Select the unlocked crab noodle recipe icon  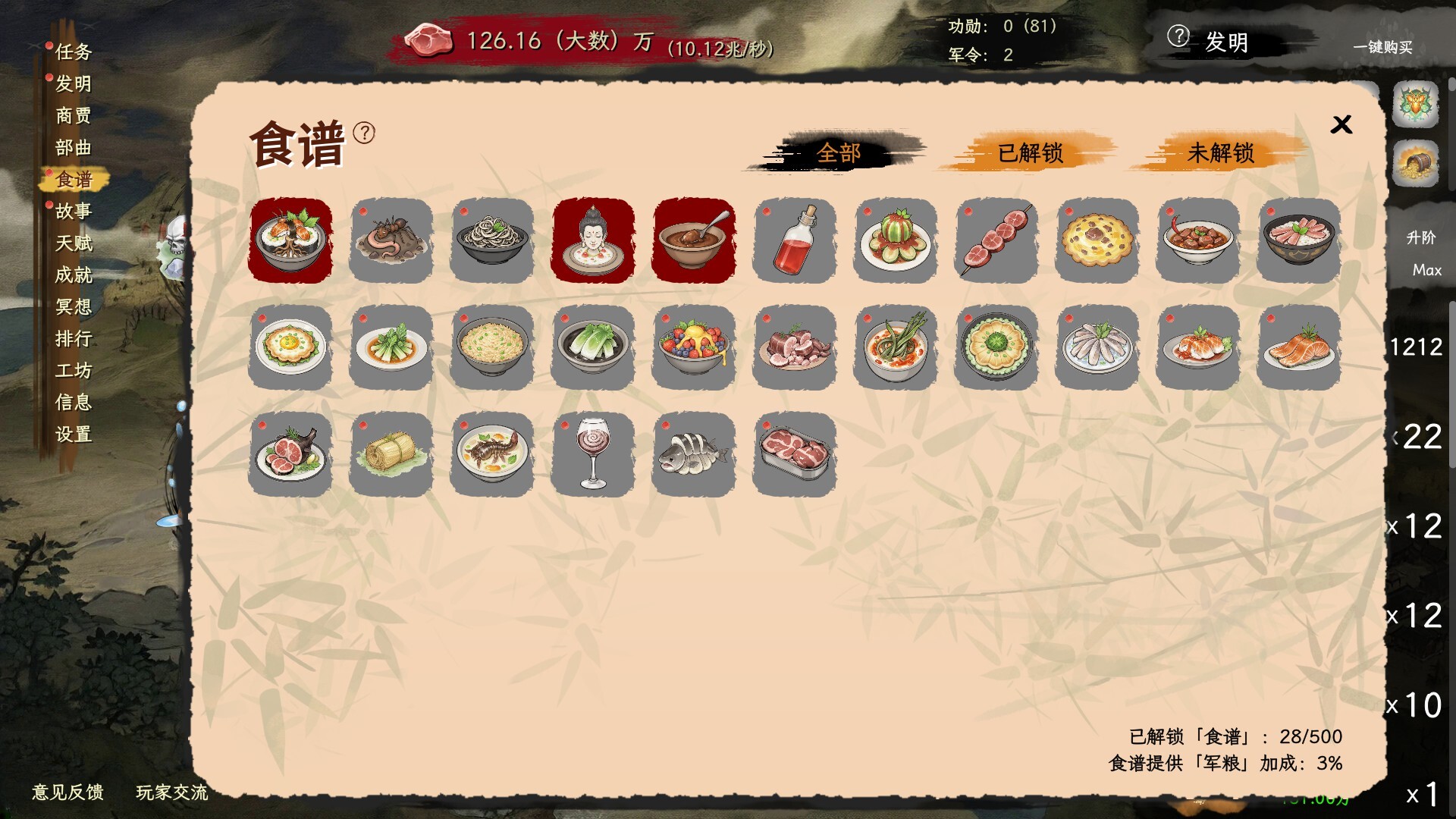(290, 241)
